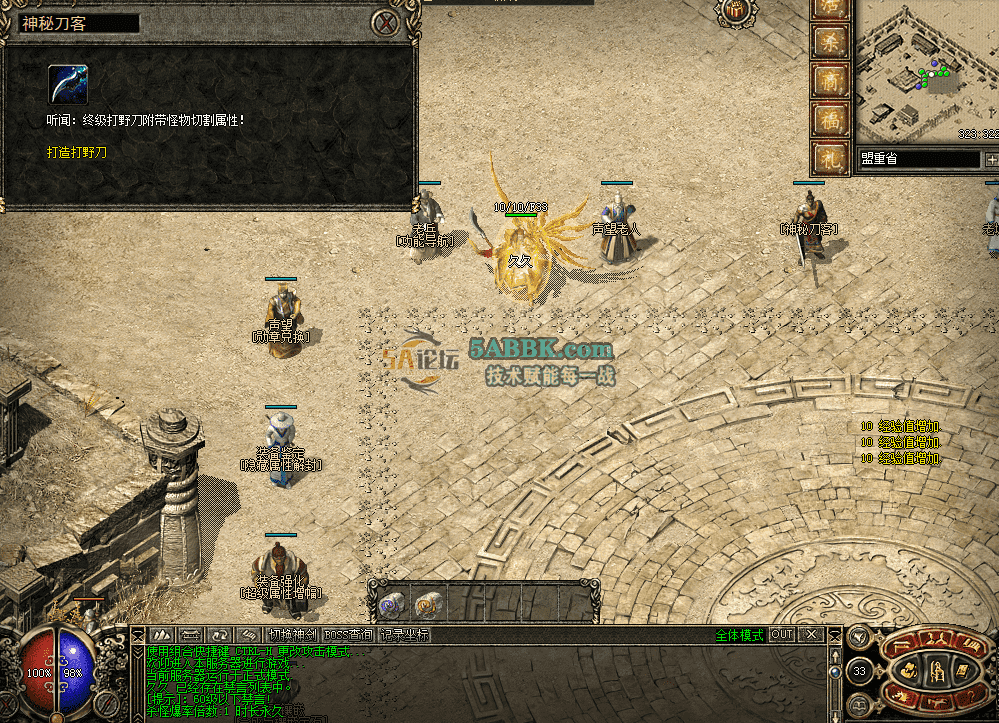
Task: Close the chat panel with X button
Action: click(812, 635)
